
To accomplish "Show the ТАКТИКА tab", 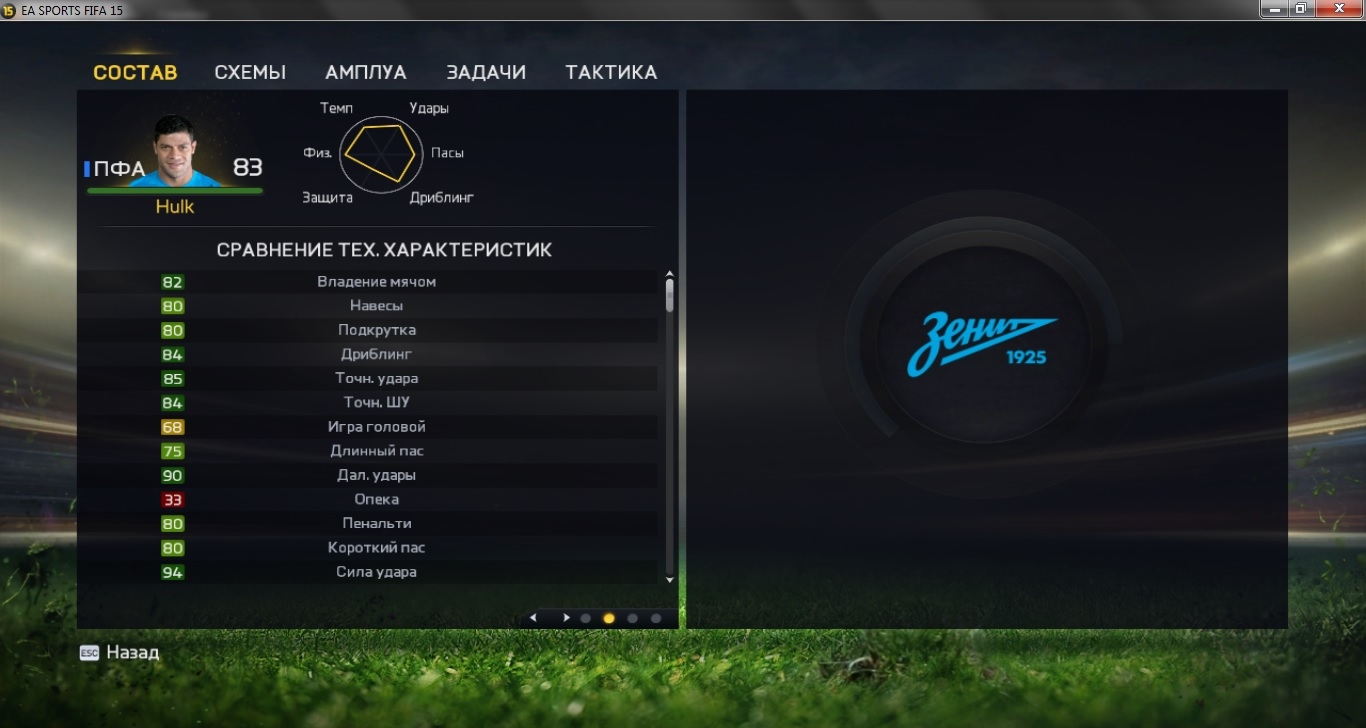I will pyautogui.click(x=611, y=73).
